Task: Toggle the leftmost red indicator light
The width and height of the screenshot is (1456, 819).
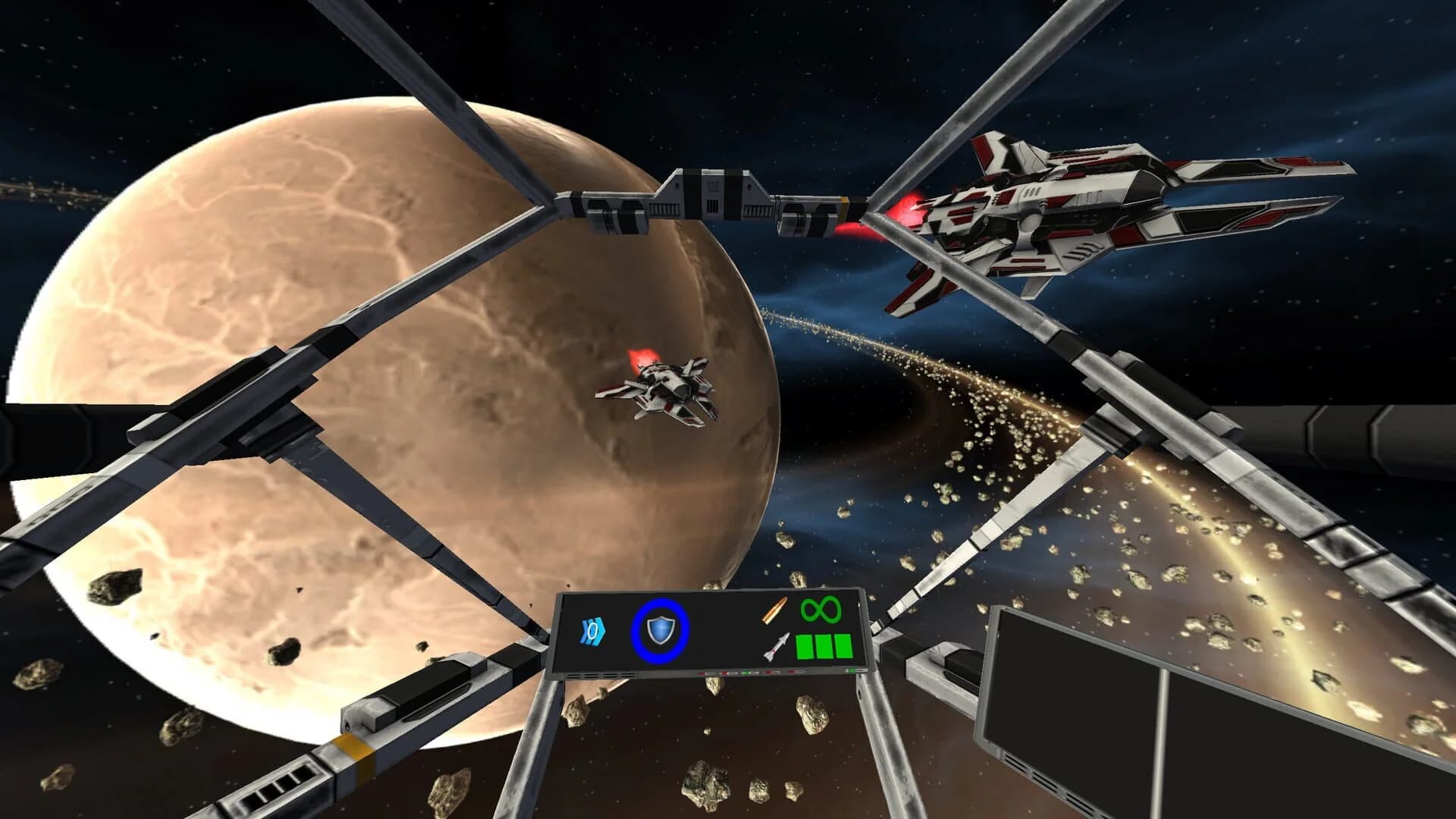Action: pyautogui.click(x=699, y=674)
